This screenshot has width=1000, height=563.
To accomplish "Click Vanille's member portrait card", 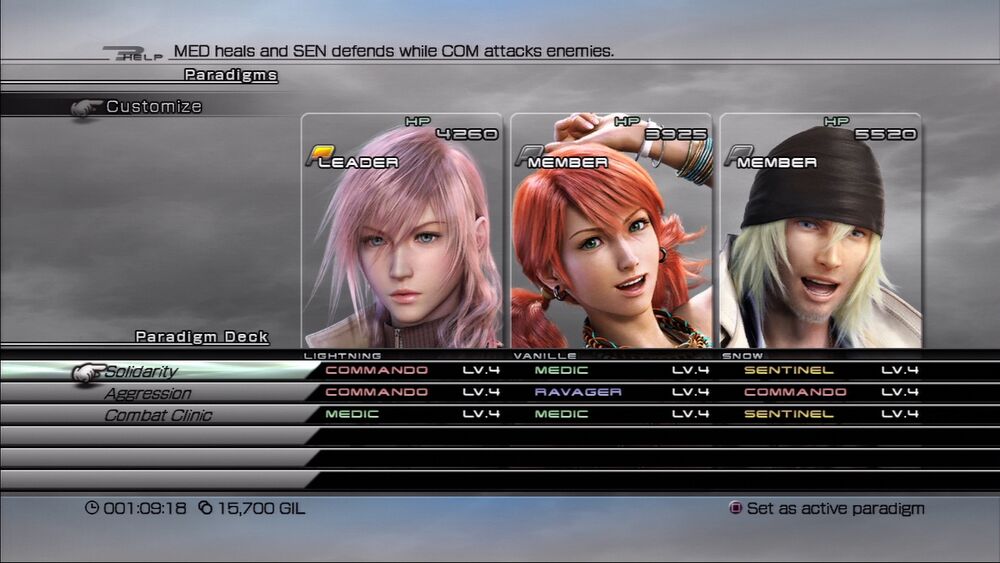I will tap(611, 232).
